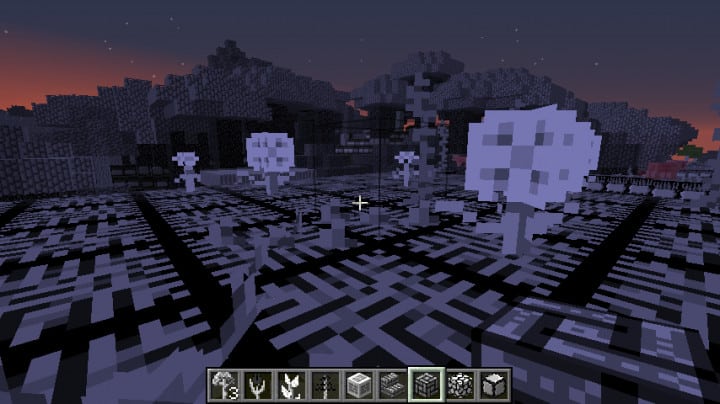Choose the smooth grey cube slot
720x404 pixels.
[491, 384]
